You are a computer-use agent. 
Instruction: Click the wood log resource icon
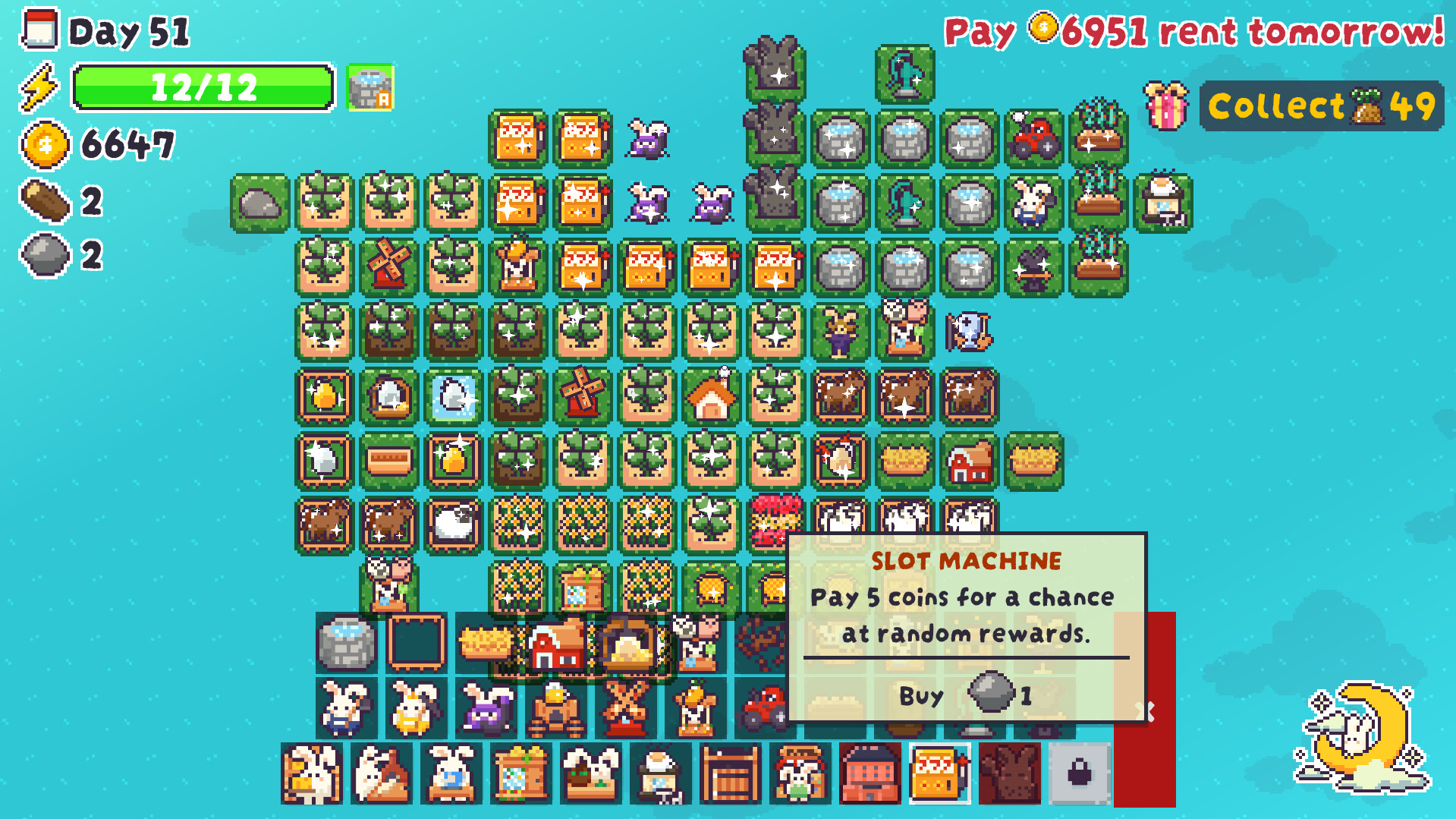tap(46, 199)
